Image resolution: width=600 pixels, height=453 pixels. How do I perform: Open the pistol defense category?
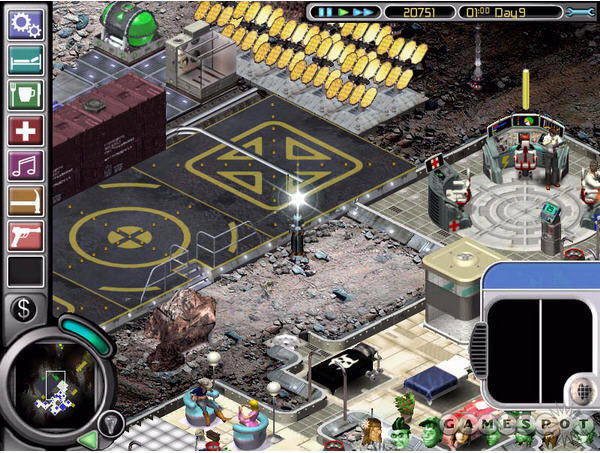[x=25, y=236]
